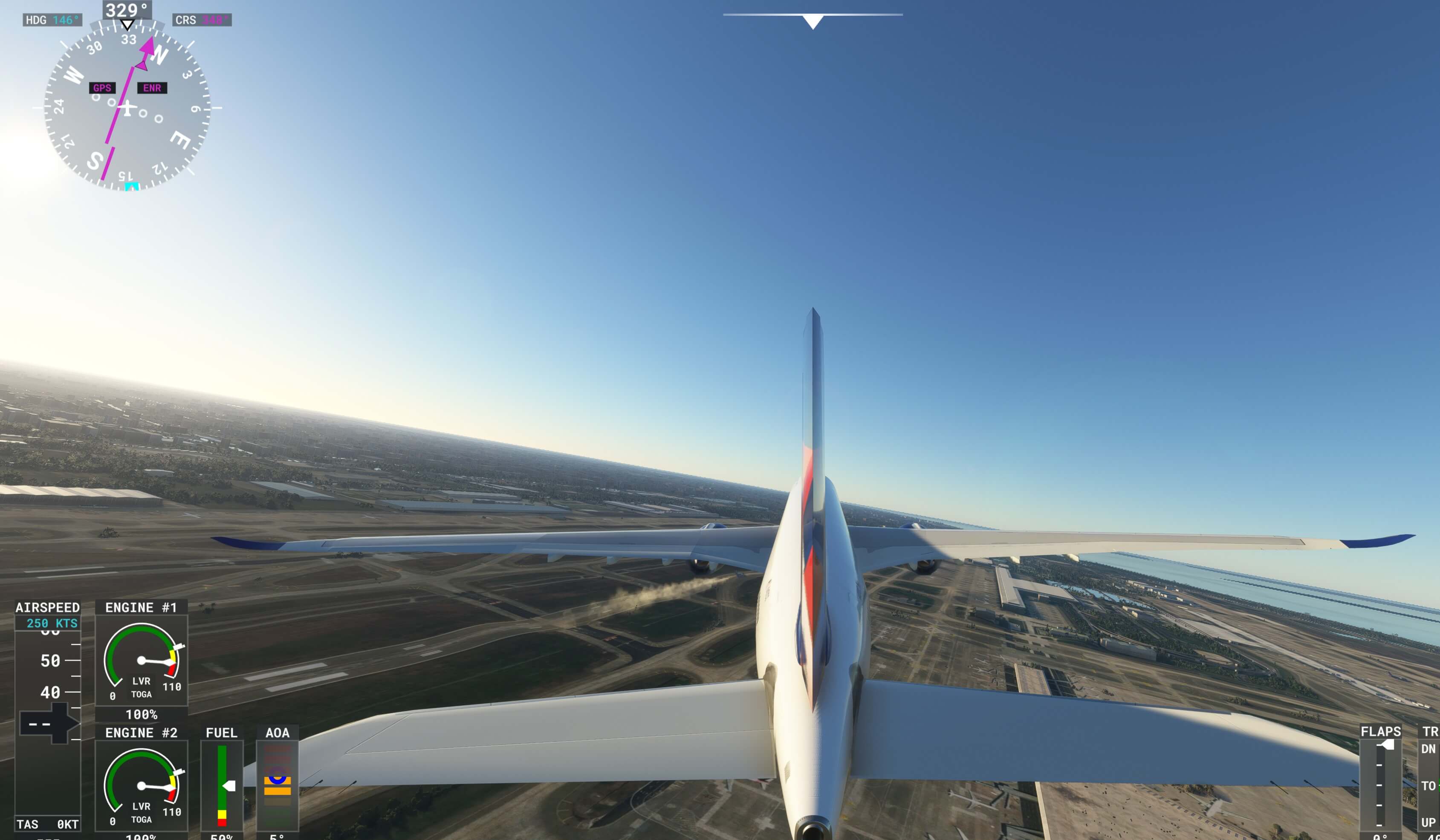Screen dimensions: 1440x840
Task: Click the LVR label under Engine #2
Action: 141,807
